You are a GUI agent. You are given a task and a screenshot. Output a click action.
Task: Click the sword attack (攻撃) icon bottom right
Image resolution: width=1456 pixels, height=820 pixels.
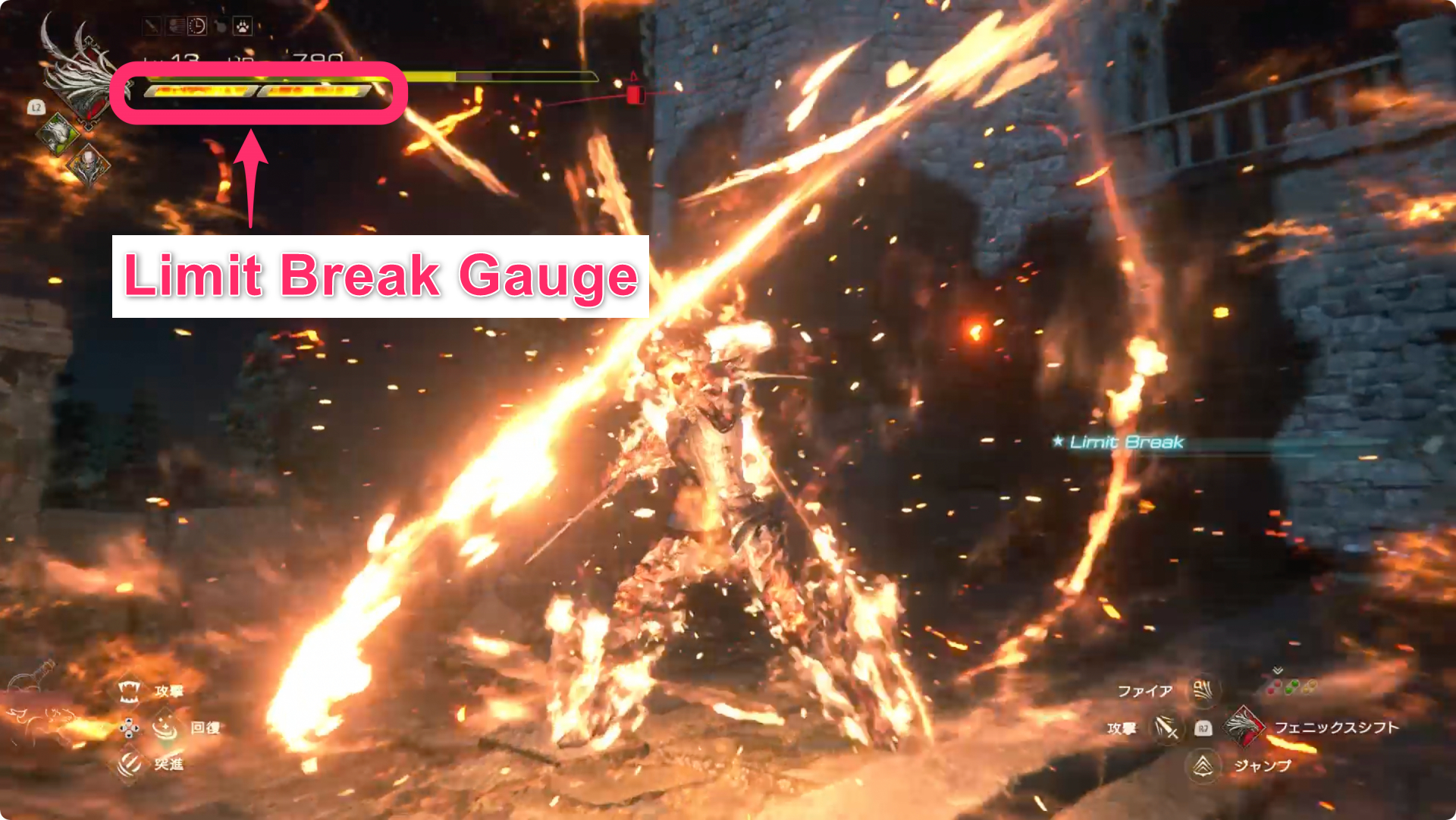tap(1166, 727)
